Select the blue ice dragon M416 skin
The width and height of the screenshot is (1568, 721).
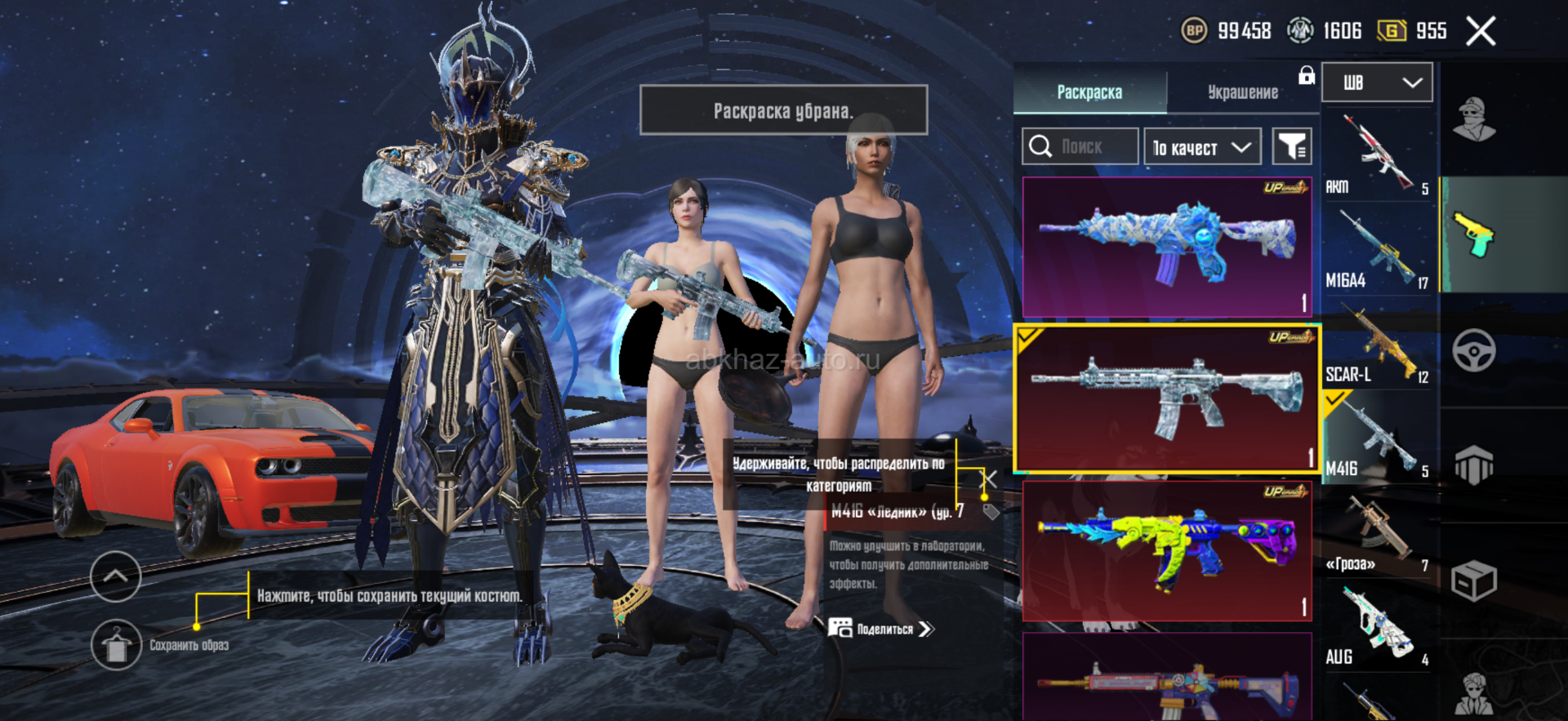pos(1167,247)
